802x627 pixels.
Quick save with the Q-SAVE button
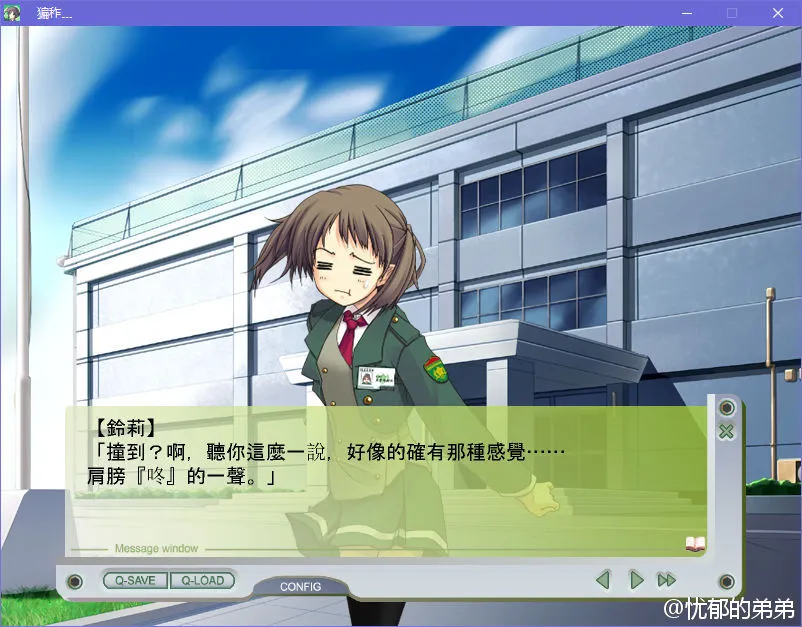135,580
